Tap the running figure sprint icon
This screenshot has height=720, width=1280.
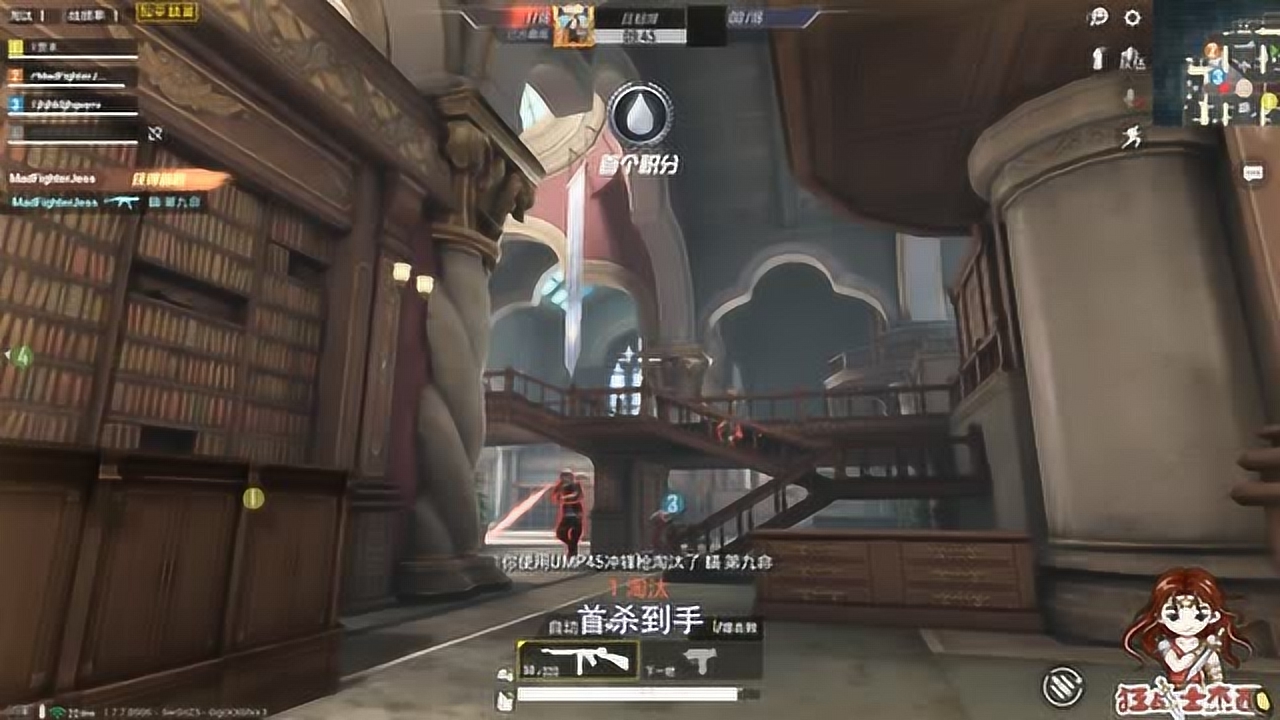[1131, 139]
